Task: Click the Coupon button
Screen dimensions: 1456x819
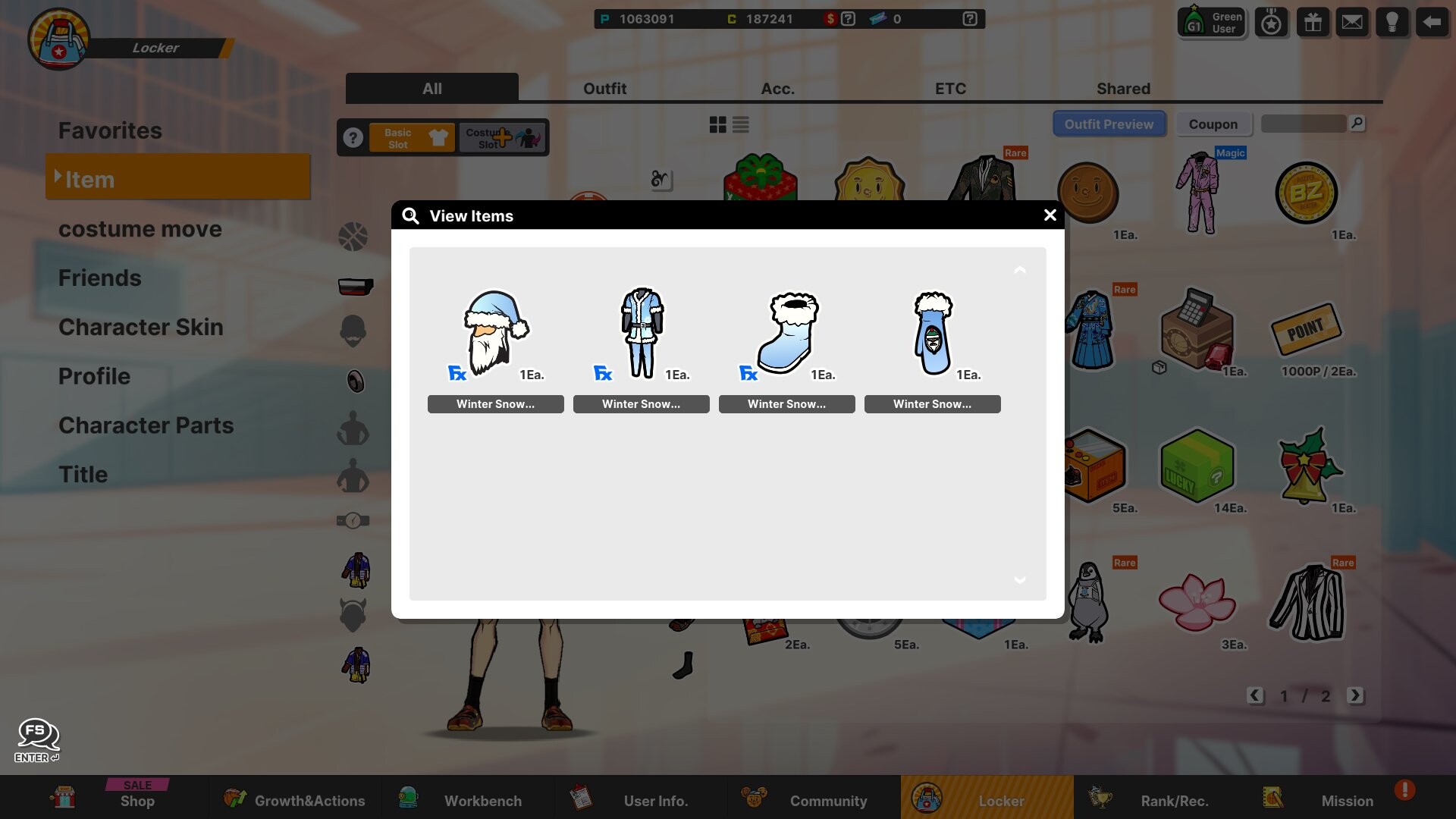Action: click(1213, 124)
